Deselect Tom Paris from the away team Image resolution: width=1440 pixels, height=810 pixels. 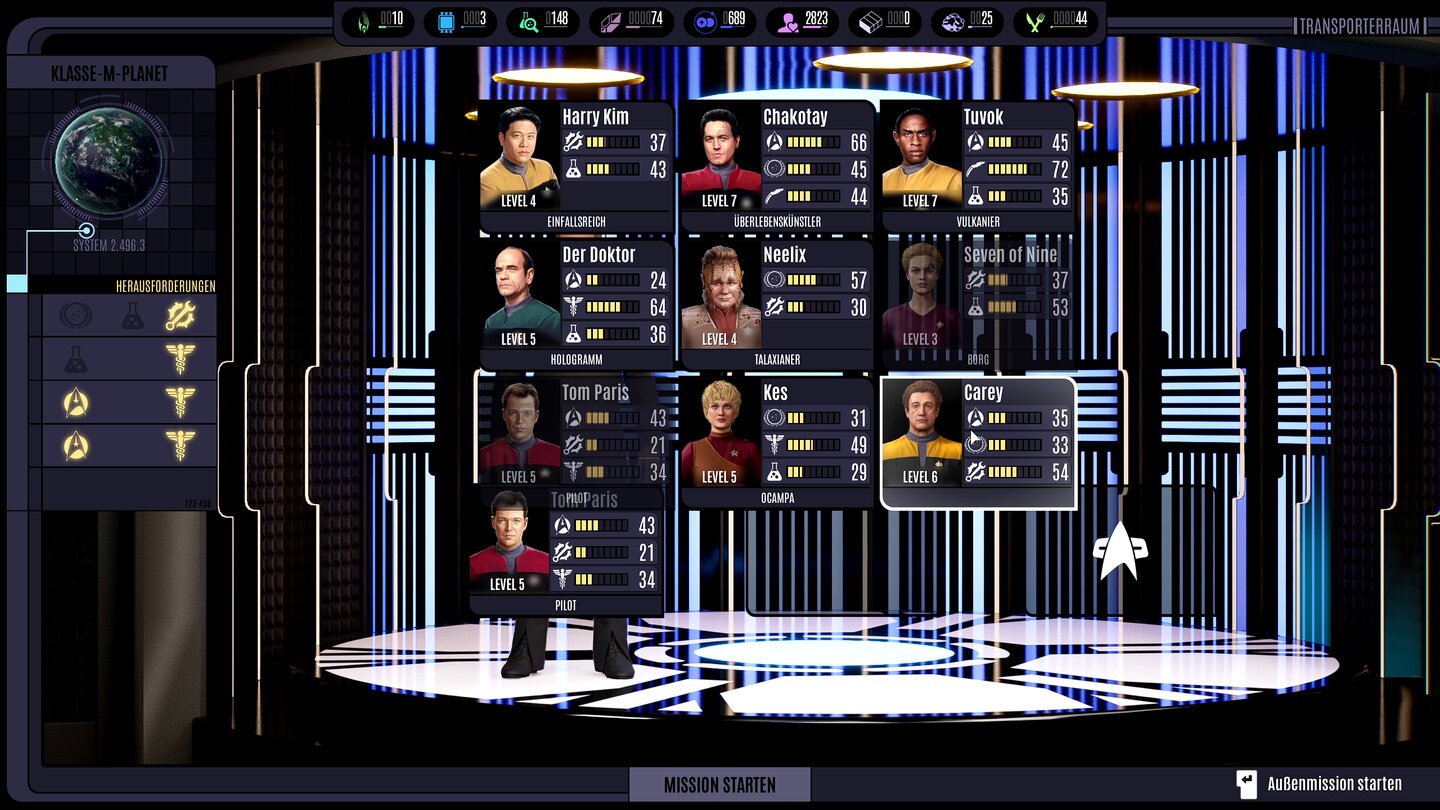[565, 550]
